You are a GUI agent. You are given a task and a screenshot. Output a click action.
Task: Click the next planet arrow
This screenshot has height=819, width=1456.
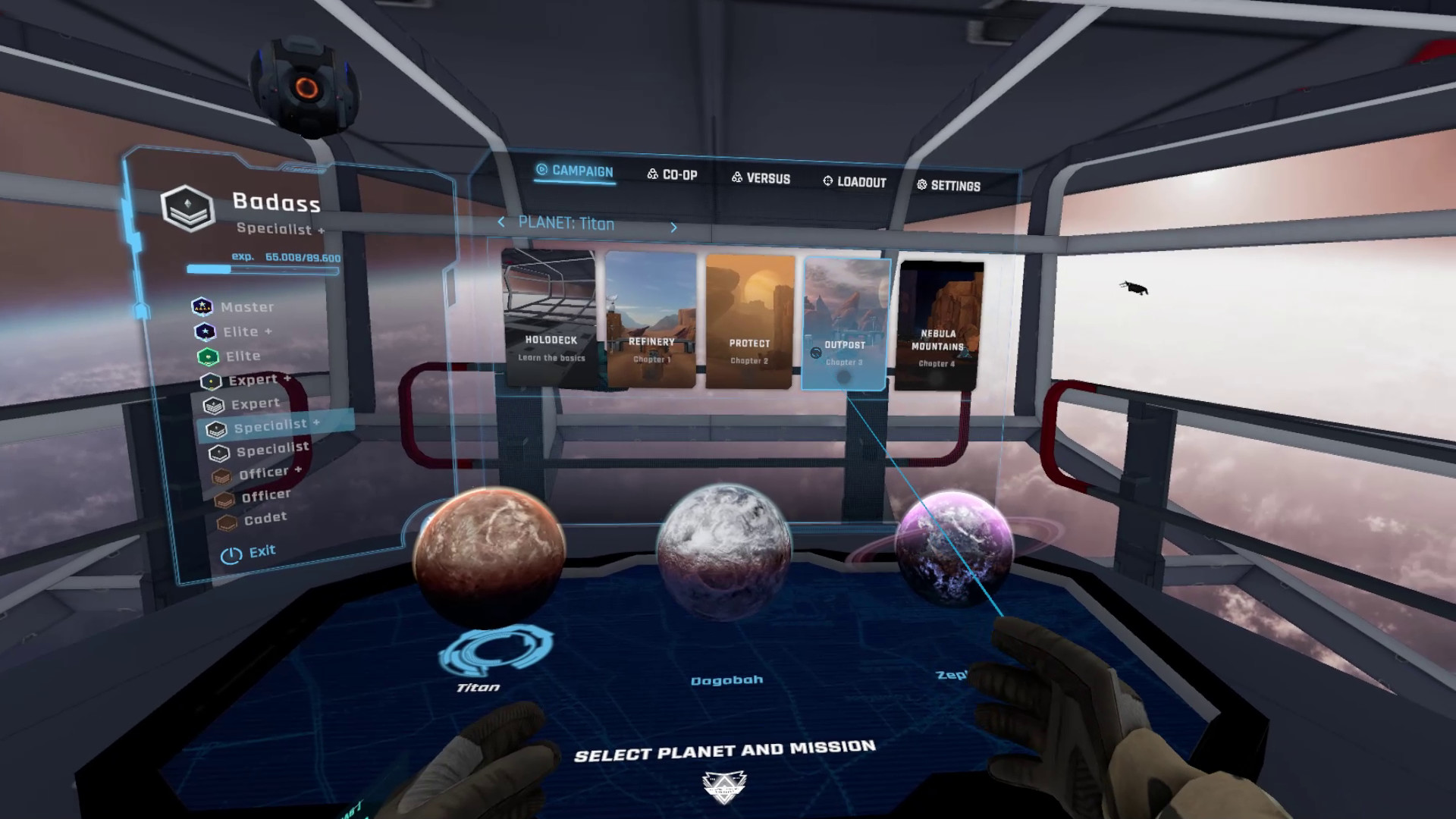673,227
